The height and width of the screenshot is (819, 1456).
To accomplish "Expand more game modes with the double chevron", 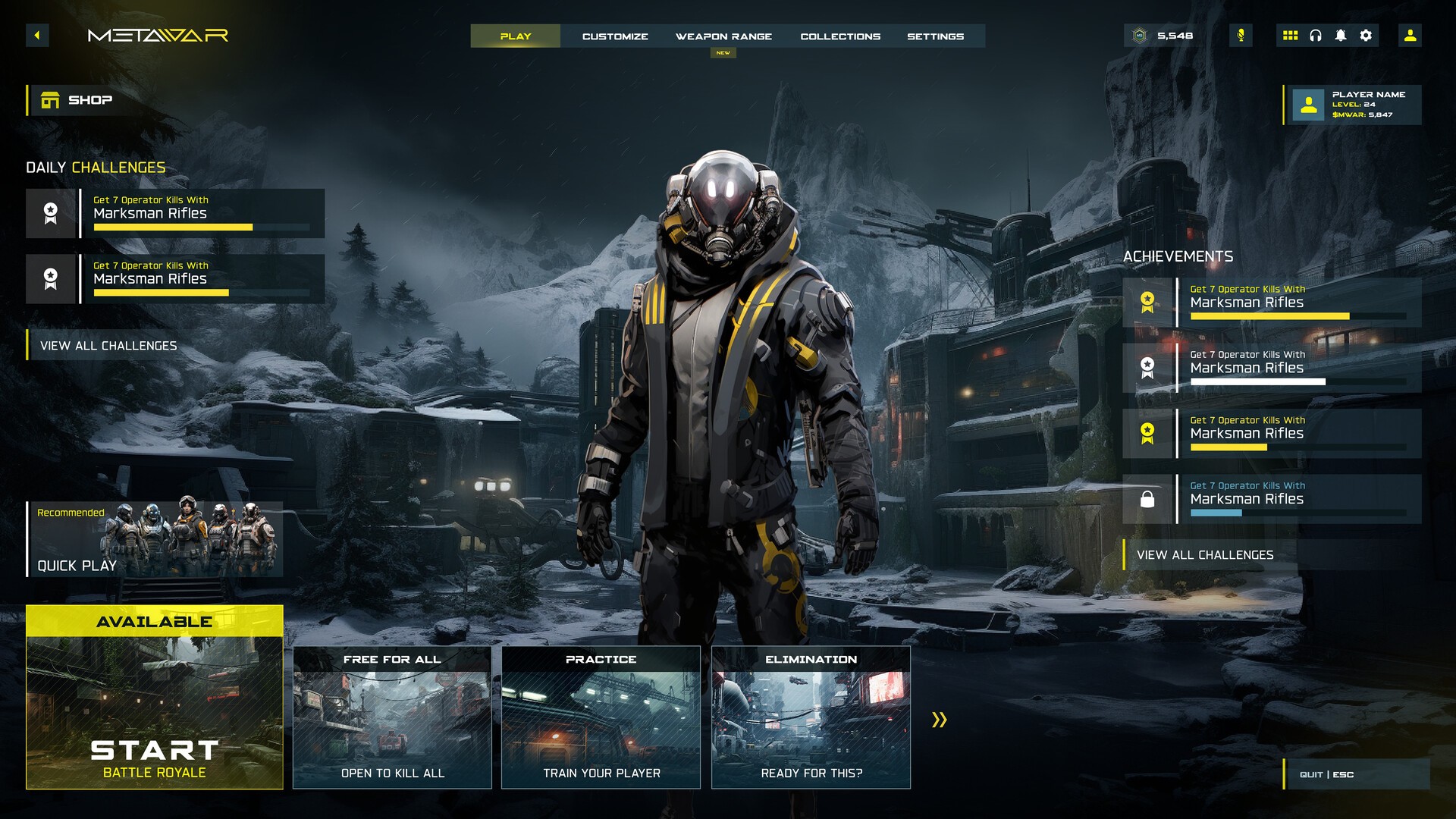I will pyautogui.click(x=941, y=720).
